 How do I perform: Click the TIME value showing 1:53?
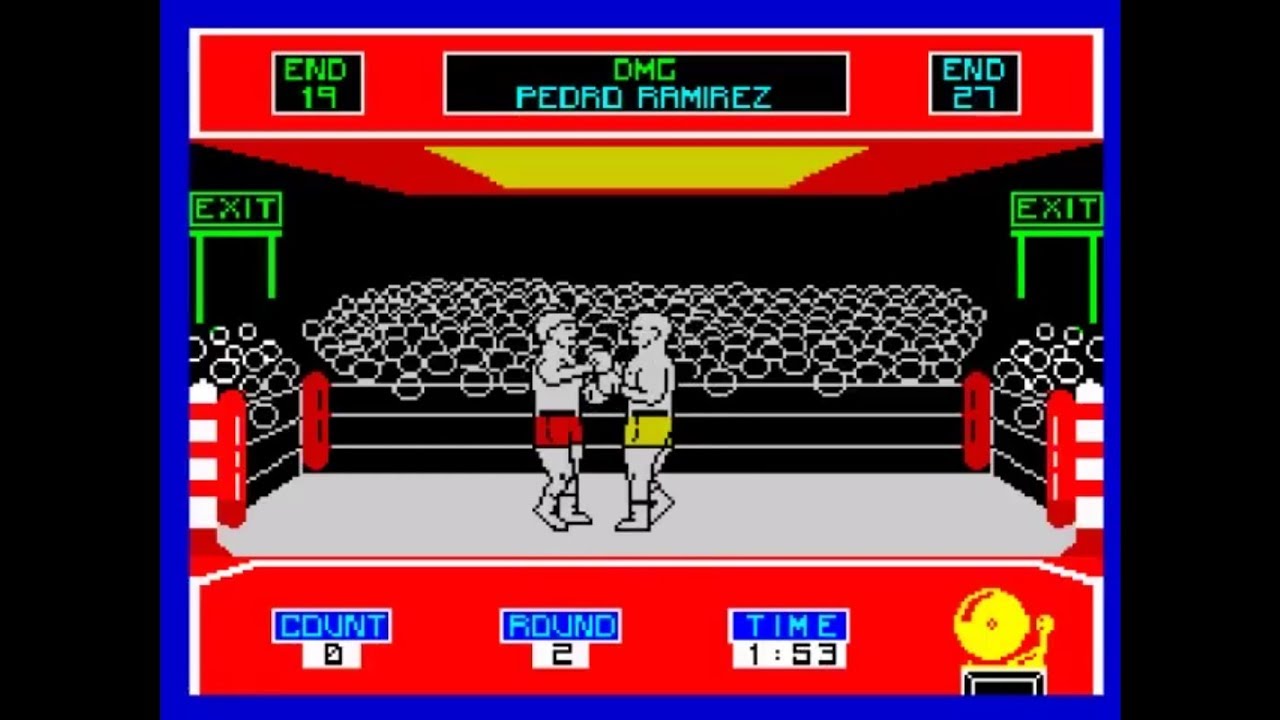(789, 655)
